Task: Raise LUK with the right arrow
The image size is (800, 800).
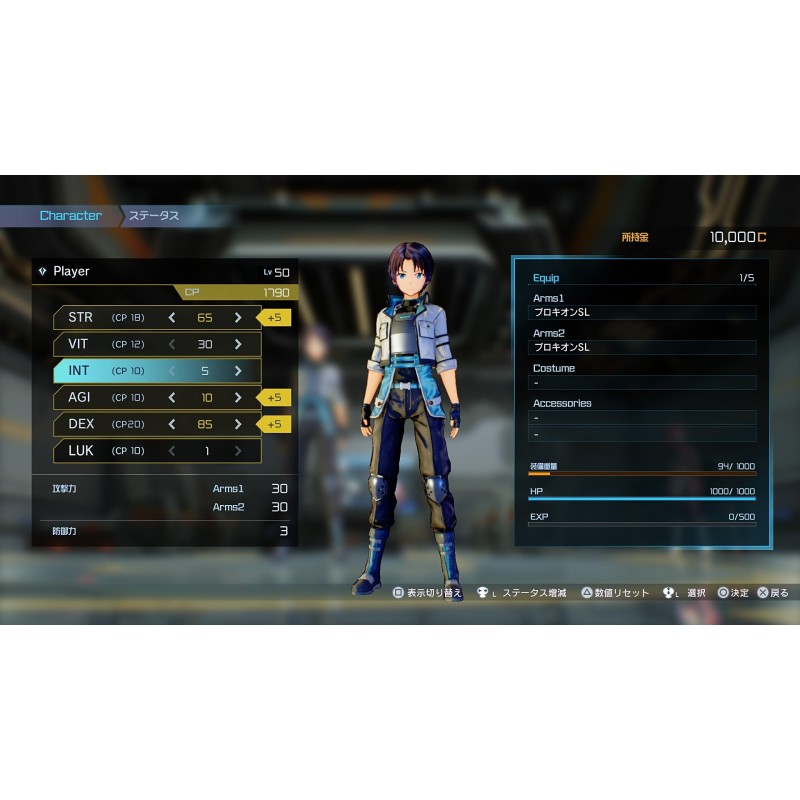Action: coord(238,451)
